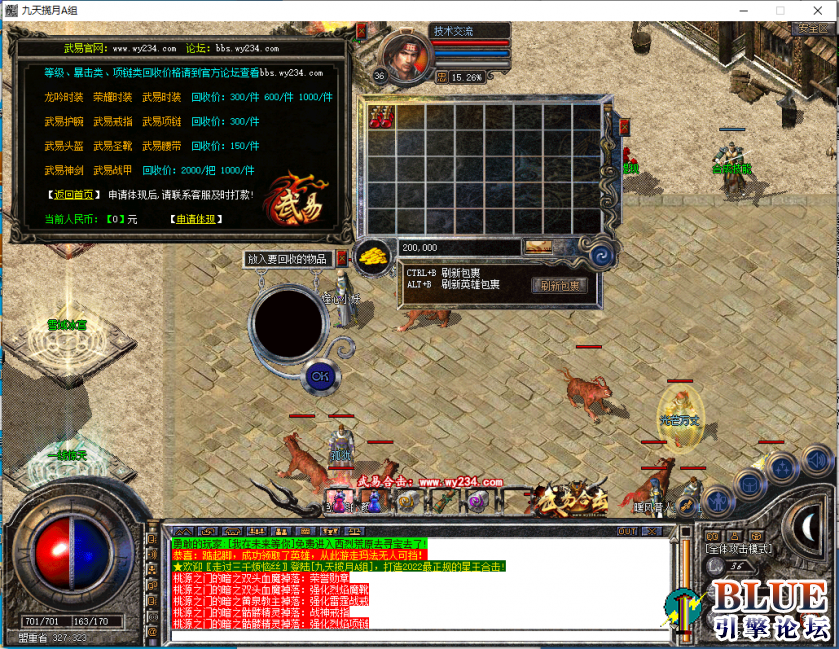Viewport: 839px width, 649px height.
Task: Click the OUT button above the chat box
Action: pyautogui.click(x=628, y=531)
